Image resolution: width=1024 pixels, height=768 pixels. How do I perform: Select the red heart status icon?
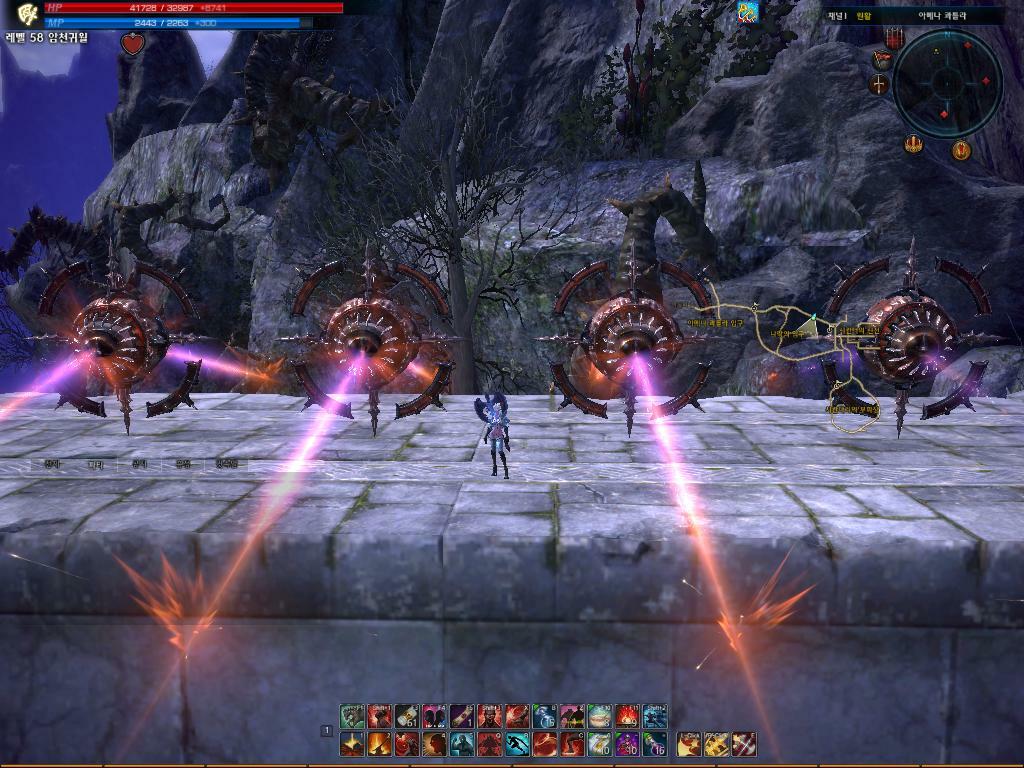tap(133, 44)
